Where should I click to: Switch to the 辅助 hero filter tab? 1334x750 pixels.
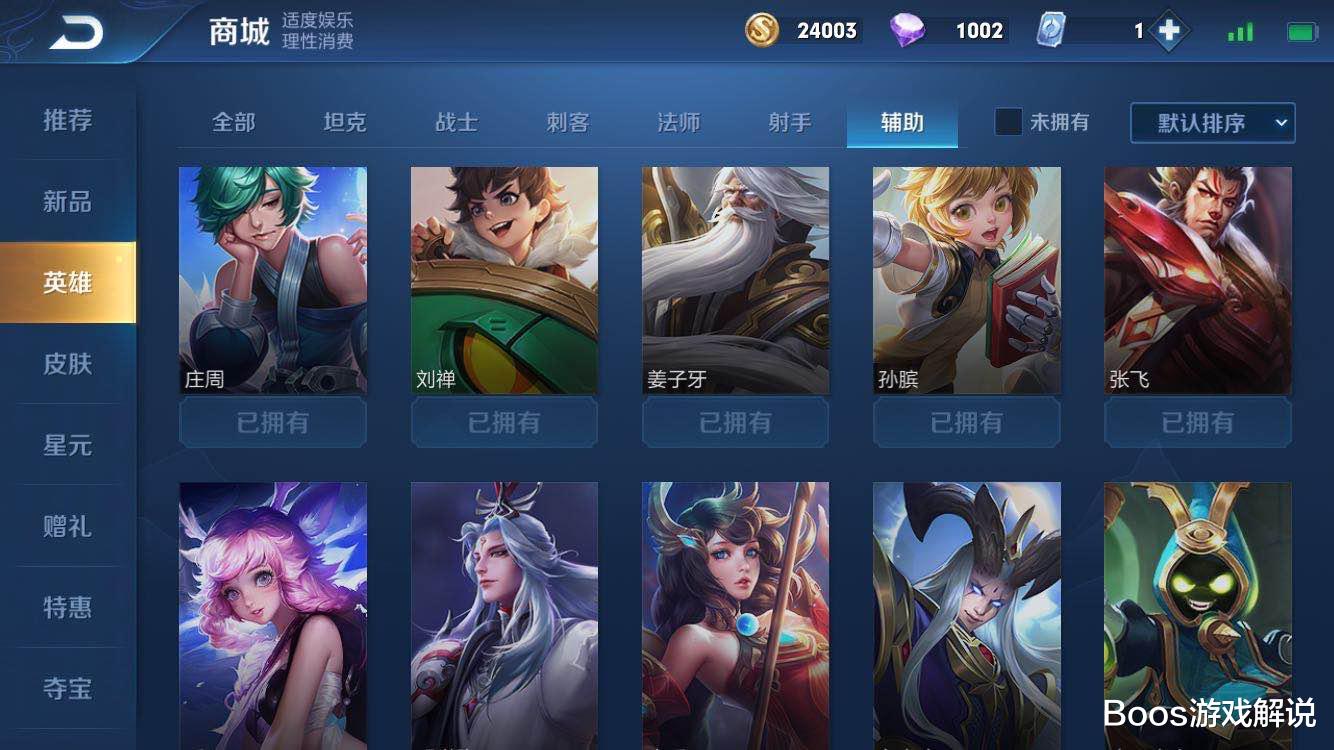click(902, 120)
